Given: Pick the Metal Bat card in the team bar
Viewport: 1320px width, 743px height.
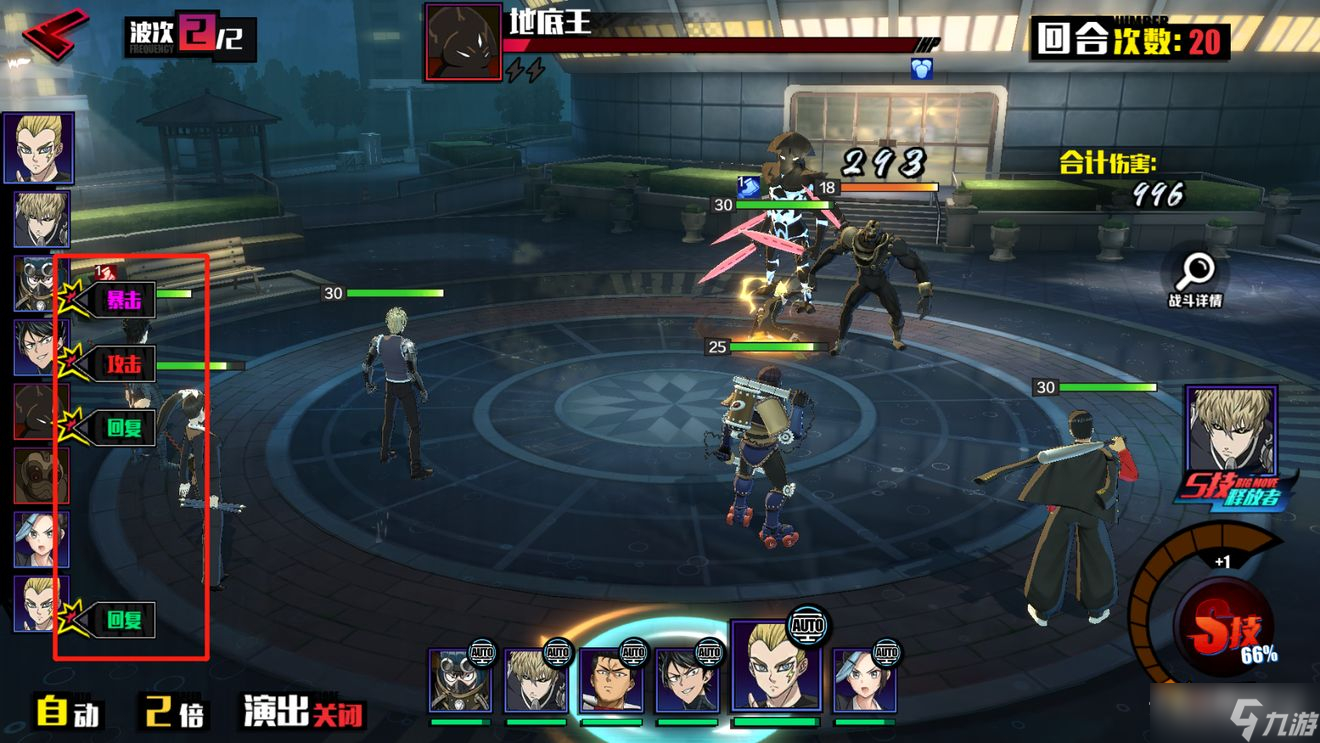Looking at the screenshot, I should pos(611,680).
